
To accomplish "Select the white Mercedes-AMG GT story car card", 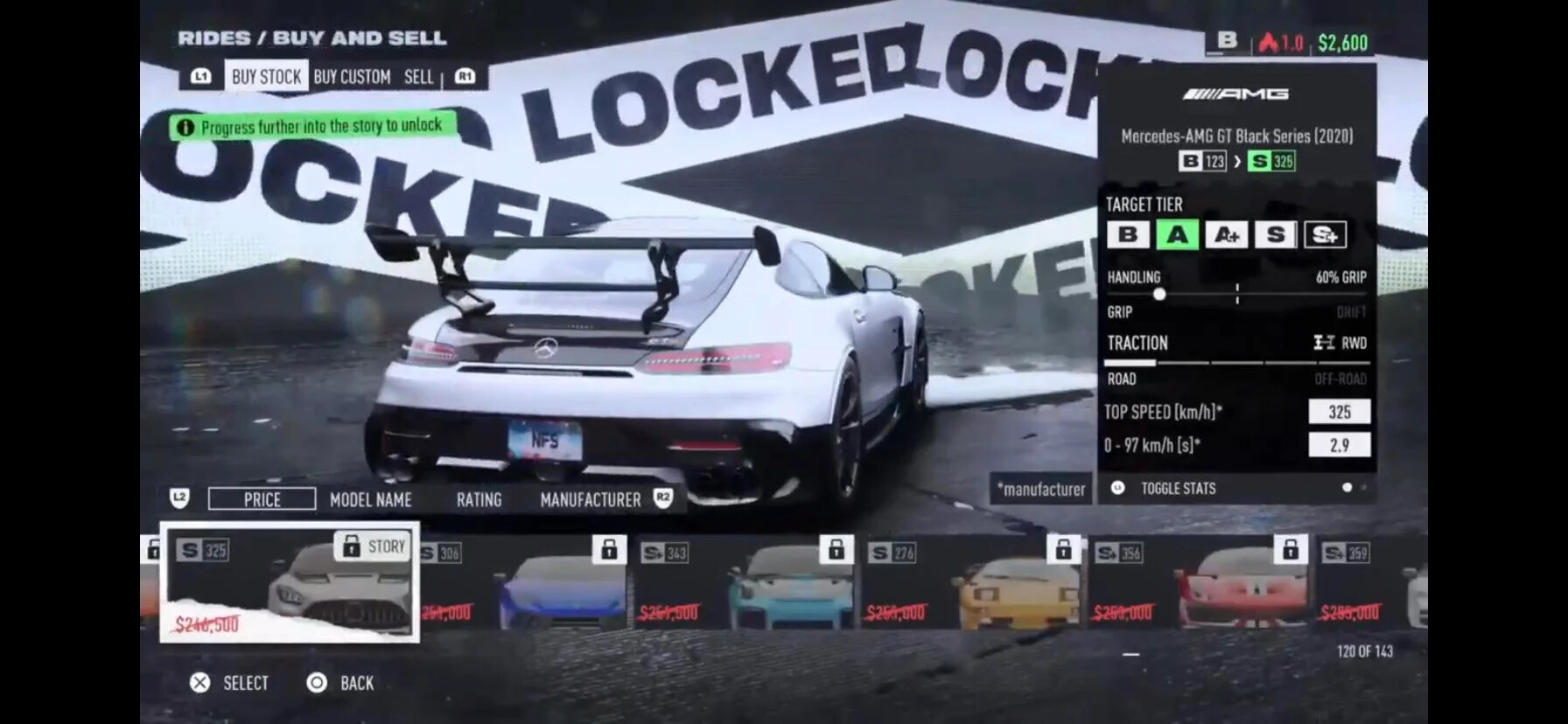I will [x=290, y=581].
